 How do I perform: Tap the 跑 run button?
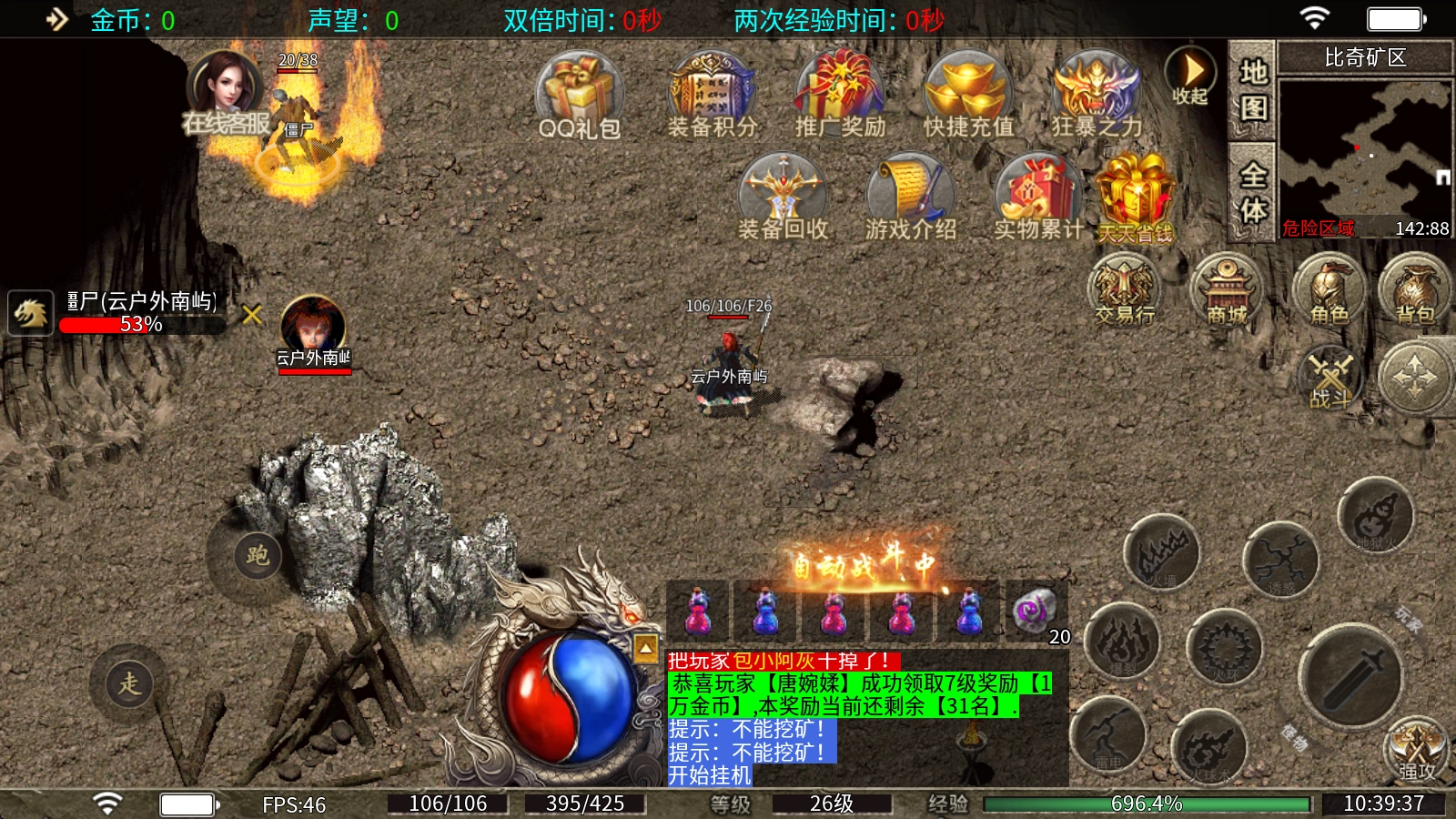(258, 555)
